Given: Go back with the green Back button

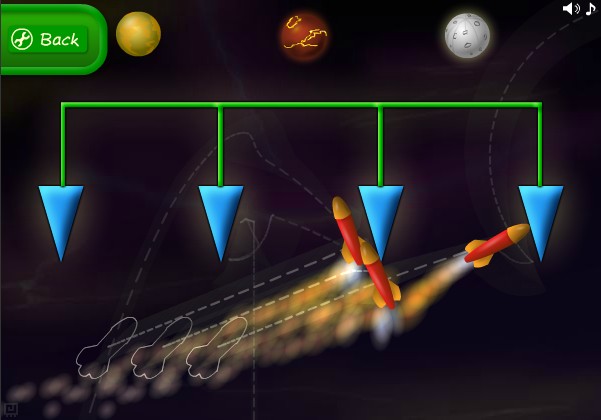Looking at the screenshot, I should [46, 39].
